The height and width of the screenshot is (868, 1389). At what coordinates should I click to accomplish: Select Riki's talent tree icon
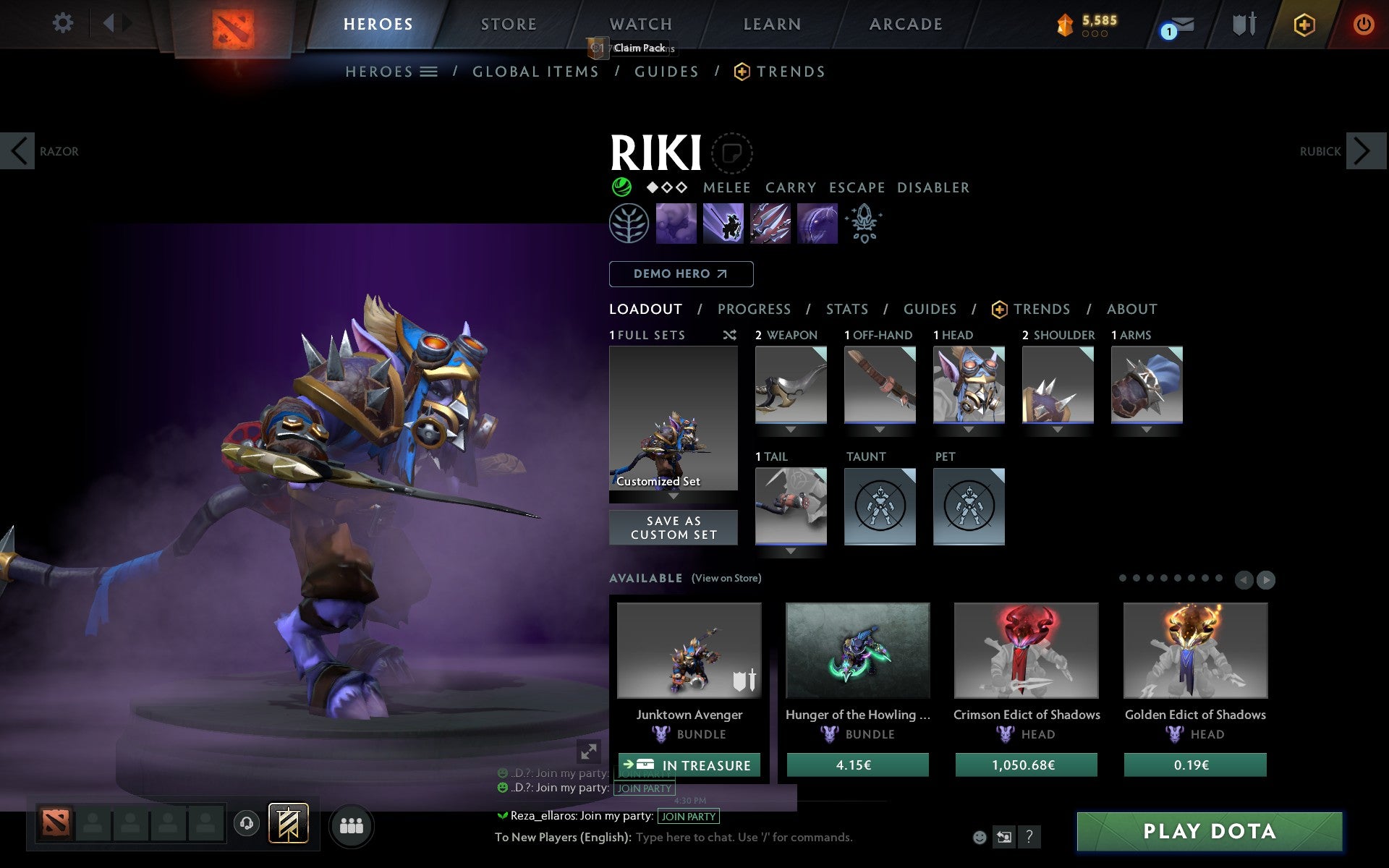(628, 224)
